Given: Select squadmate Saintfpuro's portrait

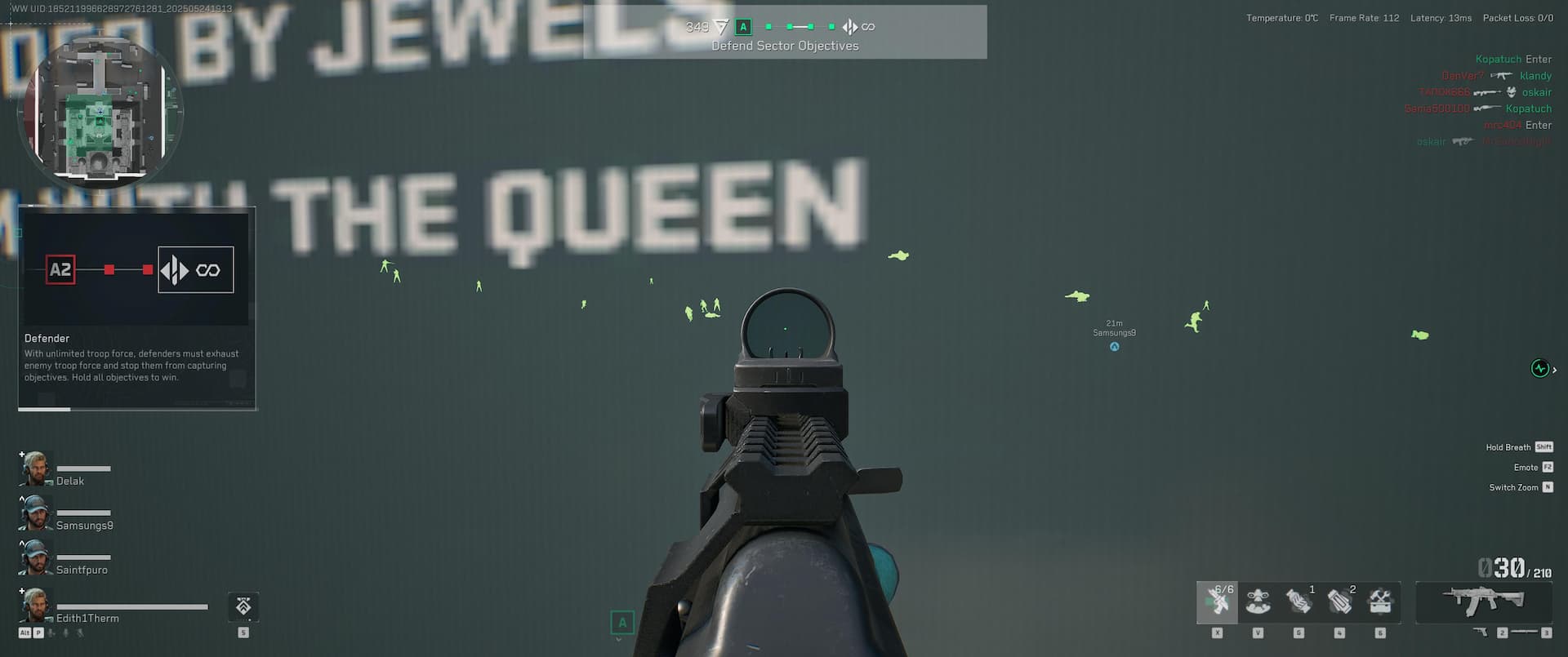Looking at the screenshot, I should pyautogui.click(x=36, y=557).
